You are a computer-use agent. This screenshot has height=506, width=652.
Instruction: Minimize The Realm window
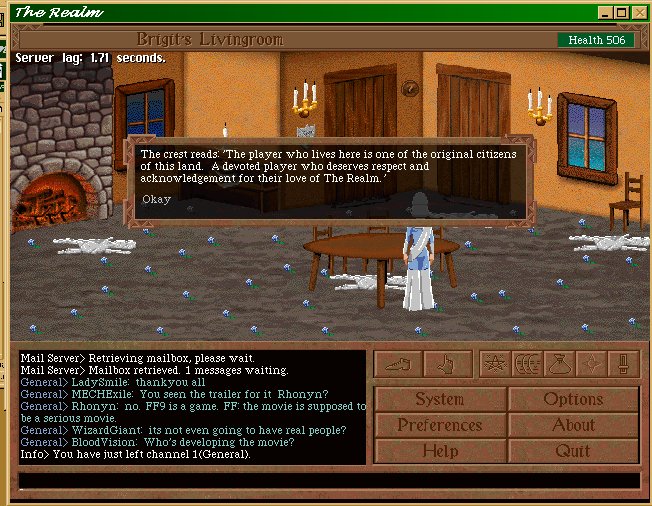click(606, 13)
